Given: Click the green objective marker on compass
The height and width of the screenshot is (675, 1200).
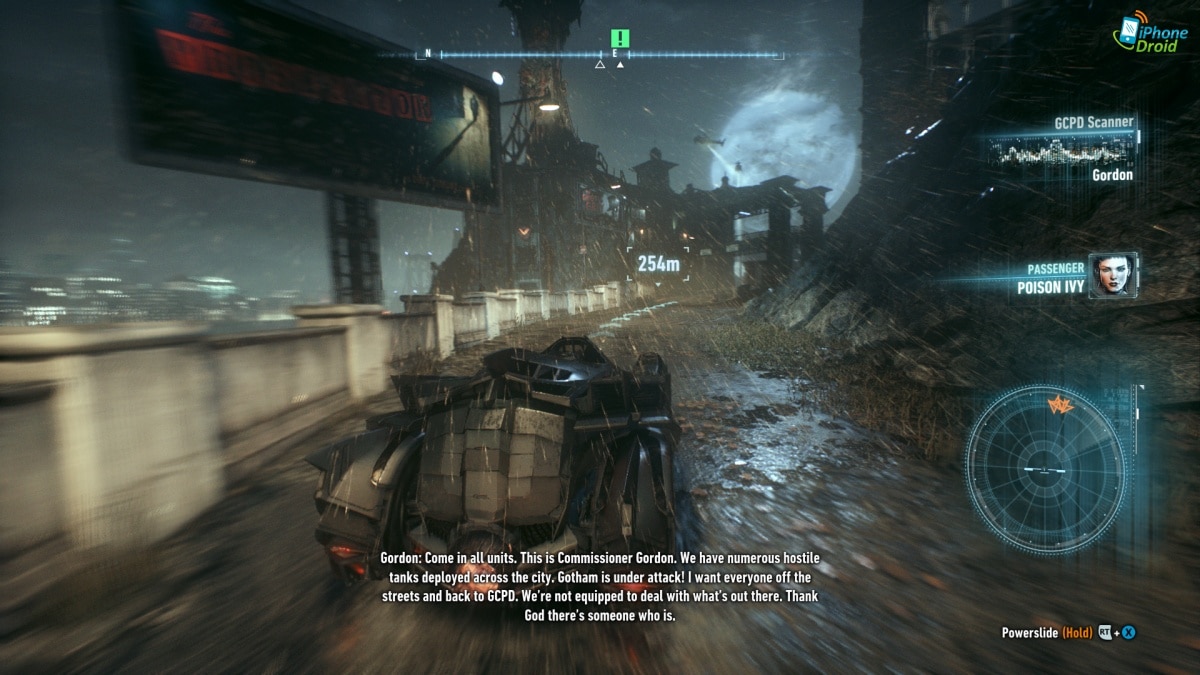Looking at the screenshot, I should (x=621, y=39).
